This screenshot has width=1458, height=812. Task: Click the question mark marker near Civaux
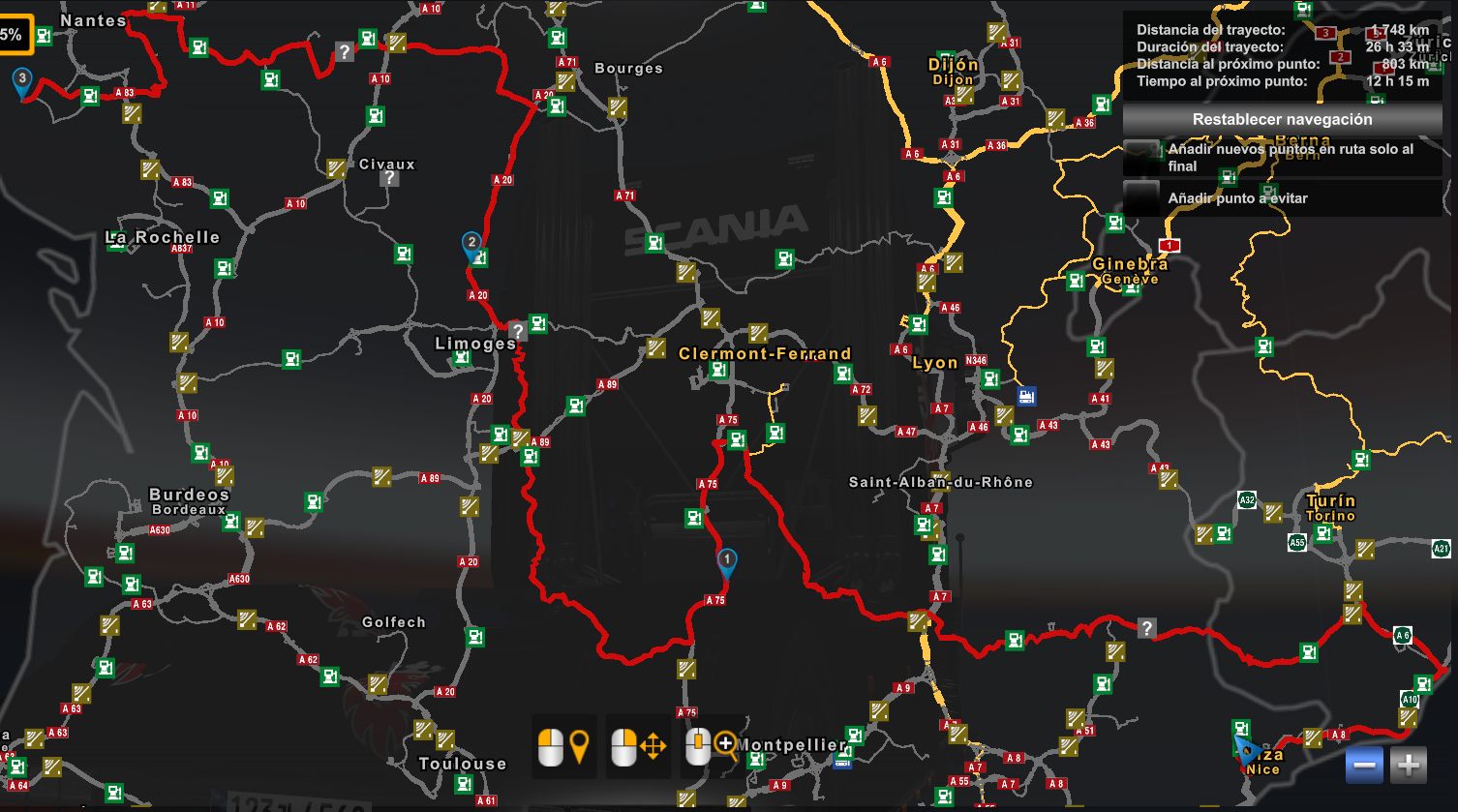click(x=388, y=178)
